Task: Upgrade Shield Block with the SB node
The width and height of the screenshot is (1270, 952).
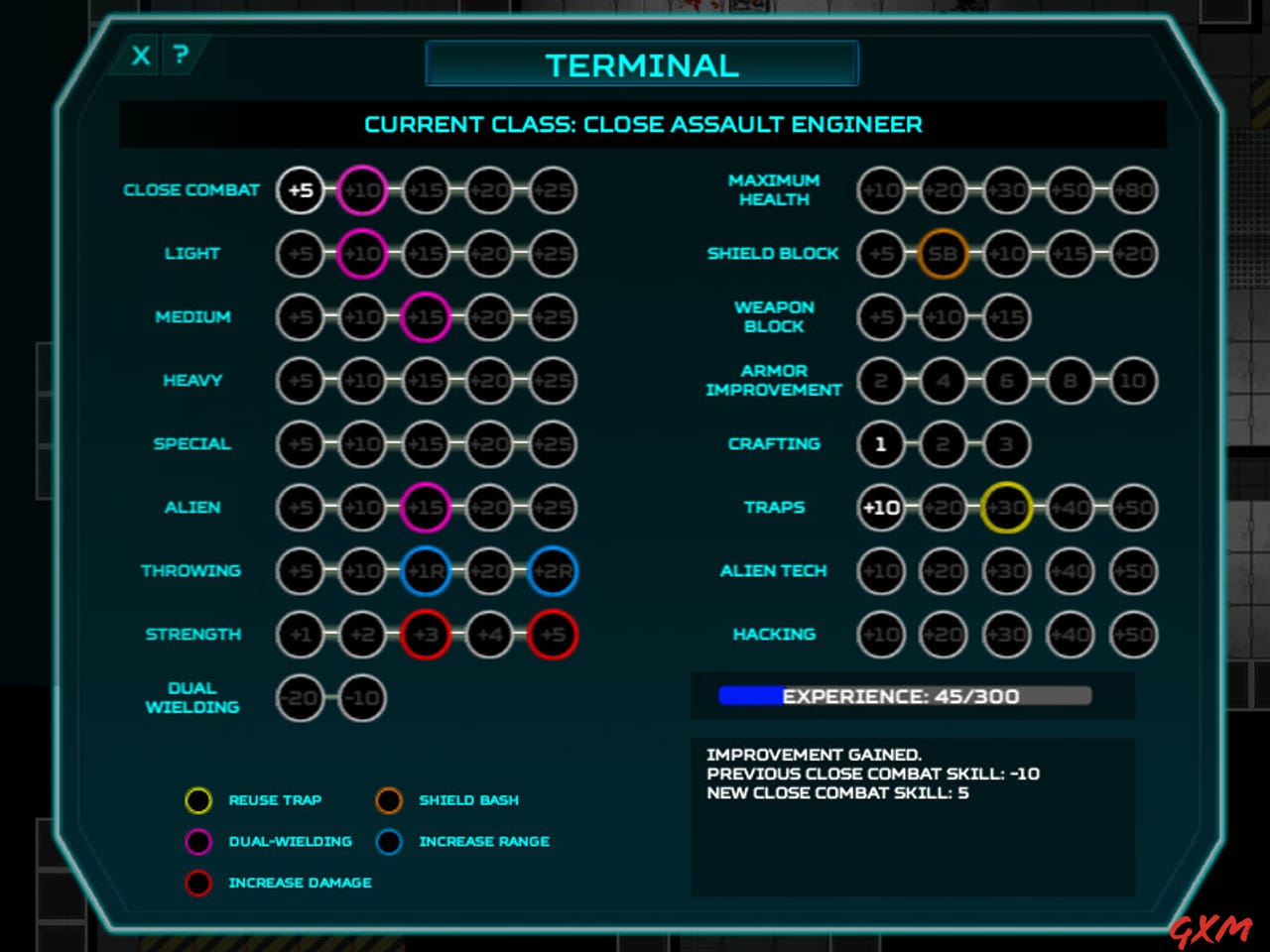Action: [944, 254]
